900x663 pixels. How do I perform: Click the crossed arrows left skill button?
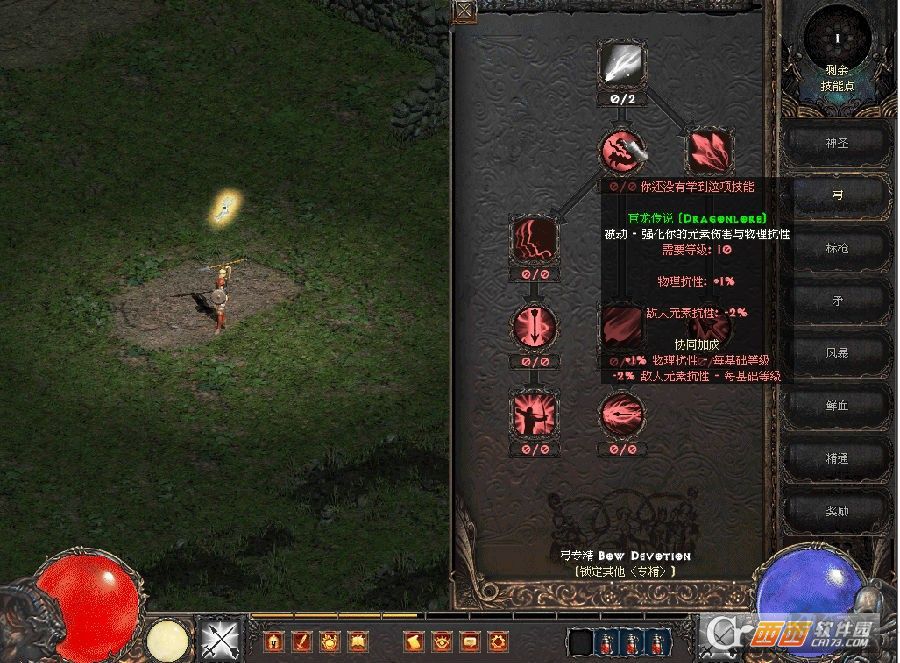pos(217,638)
